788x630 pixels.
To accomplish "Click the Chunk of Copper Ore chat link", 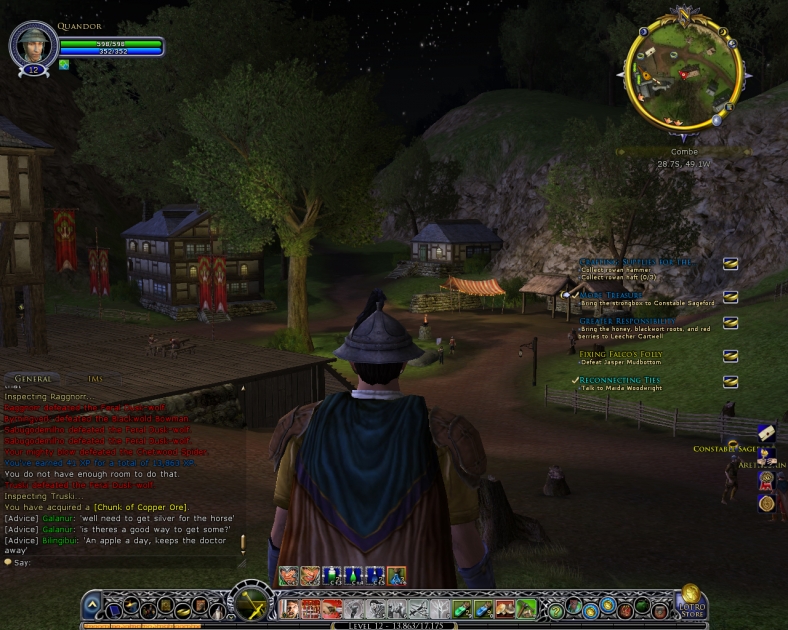I will pos(140,507).
